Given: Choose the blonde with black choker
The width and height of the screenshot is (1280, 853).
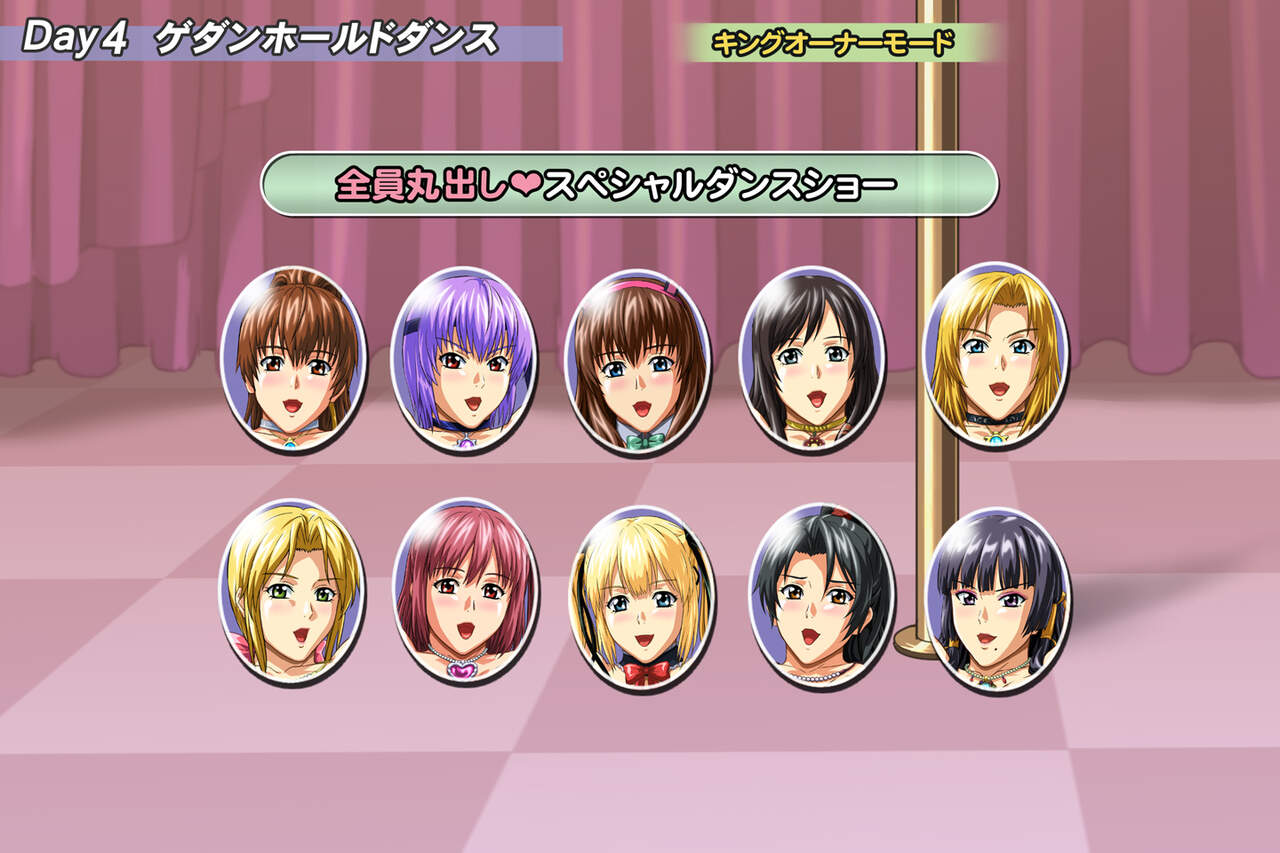Looking at the screenshot, I should (x=995, y=354).
